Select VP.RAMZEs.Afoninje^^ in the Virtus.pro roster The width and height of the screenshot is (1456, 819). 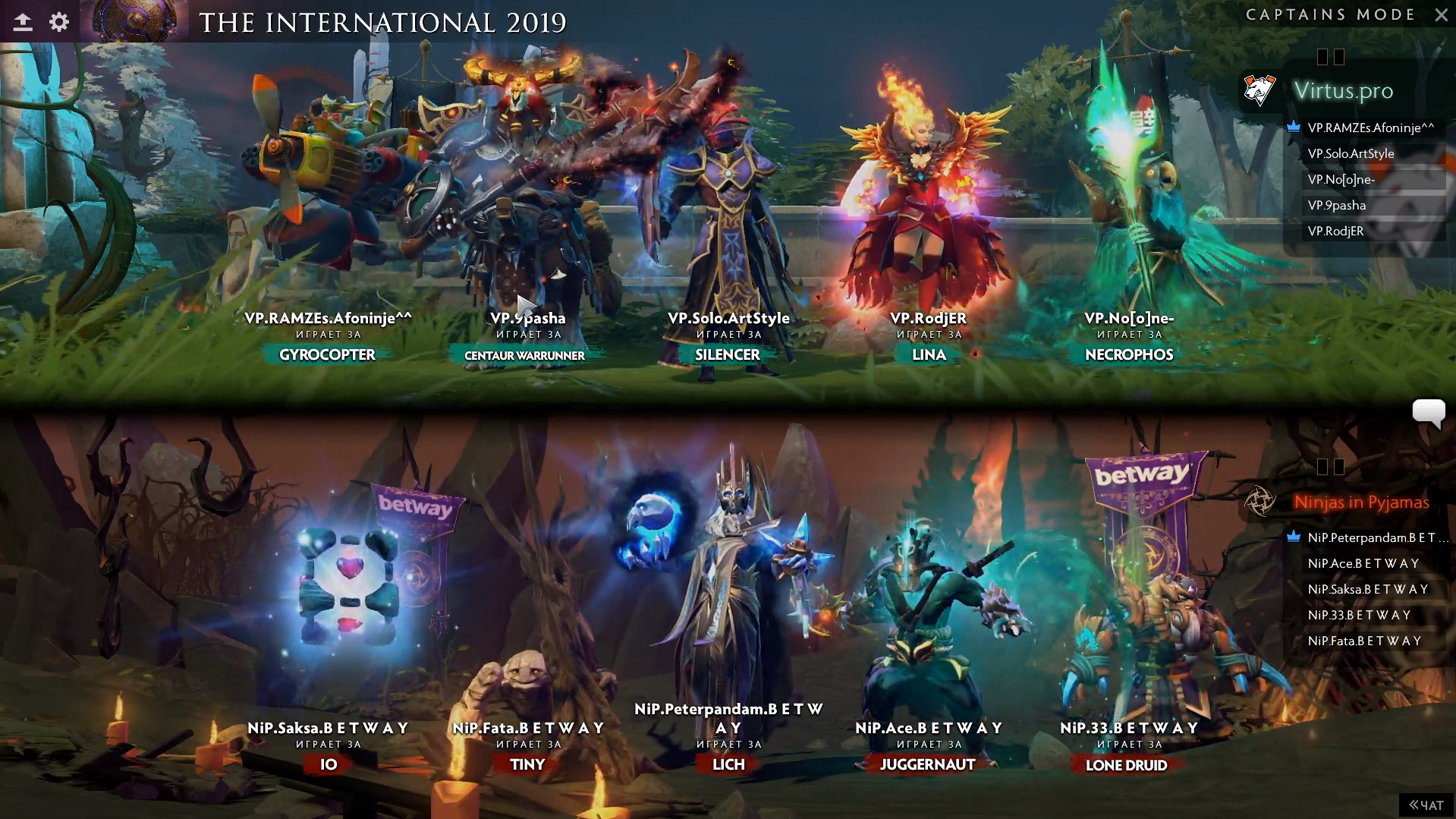pos(1370,128)
